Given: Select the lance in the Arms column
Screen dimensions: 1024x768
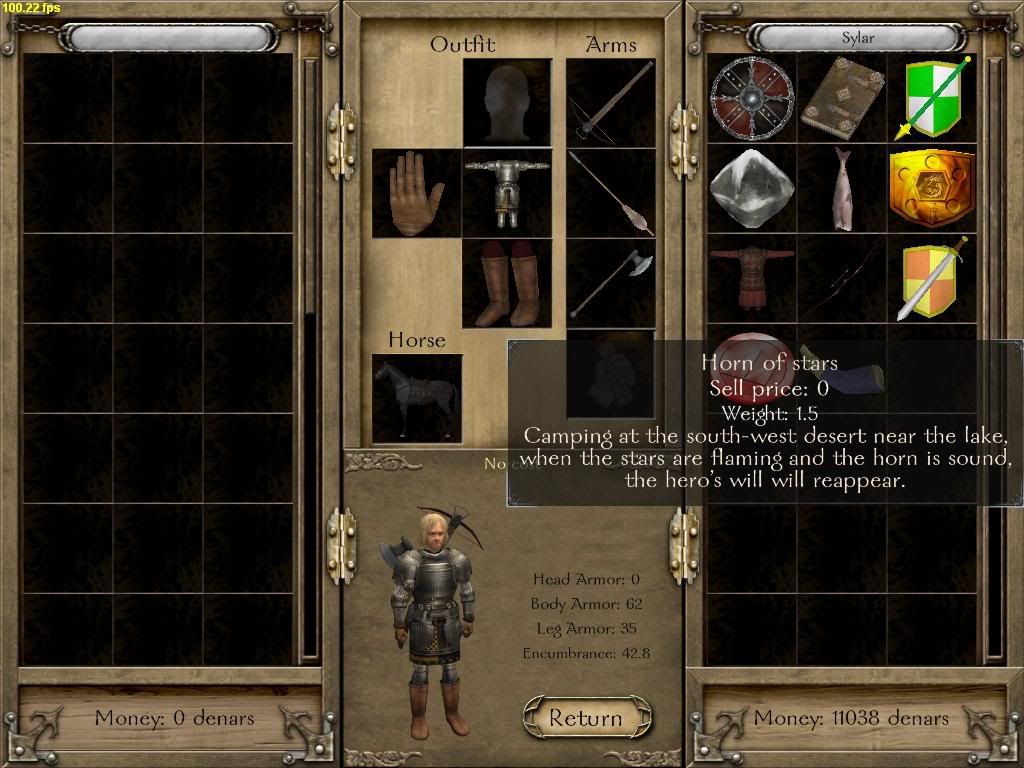Looking at the screenshot, I should [611, 193].
